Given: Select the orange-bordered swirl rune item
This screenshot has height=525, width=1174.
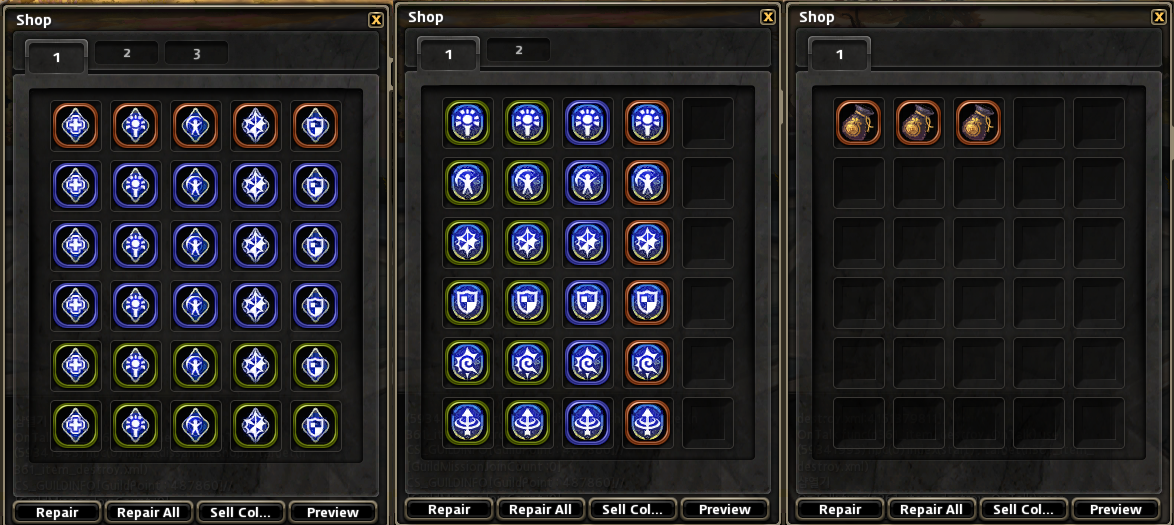Looking at the screenshot, I should (647, 362).
